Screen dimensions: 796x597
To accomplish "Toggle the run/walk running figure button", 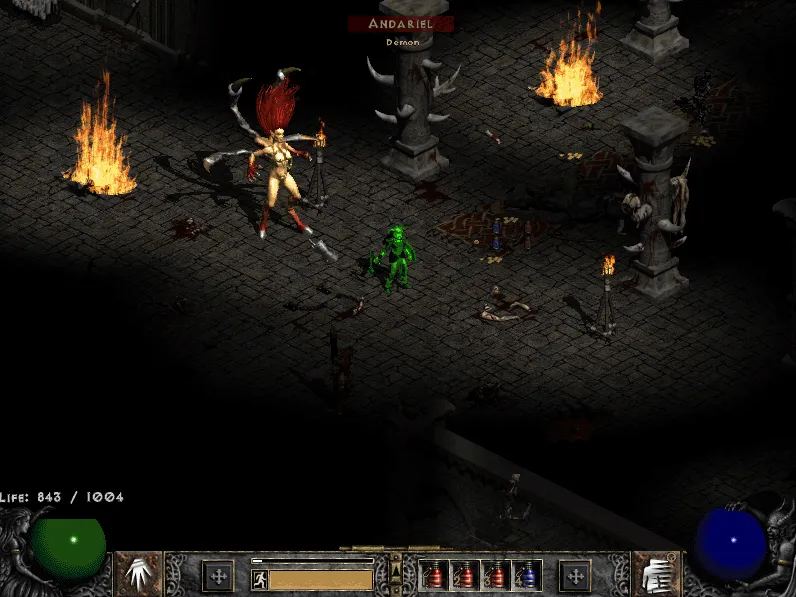I will [260, 579].
